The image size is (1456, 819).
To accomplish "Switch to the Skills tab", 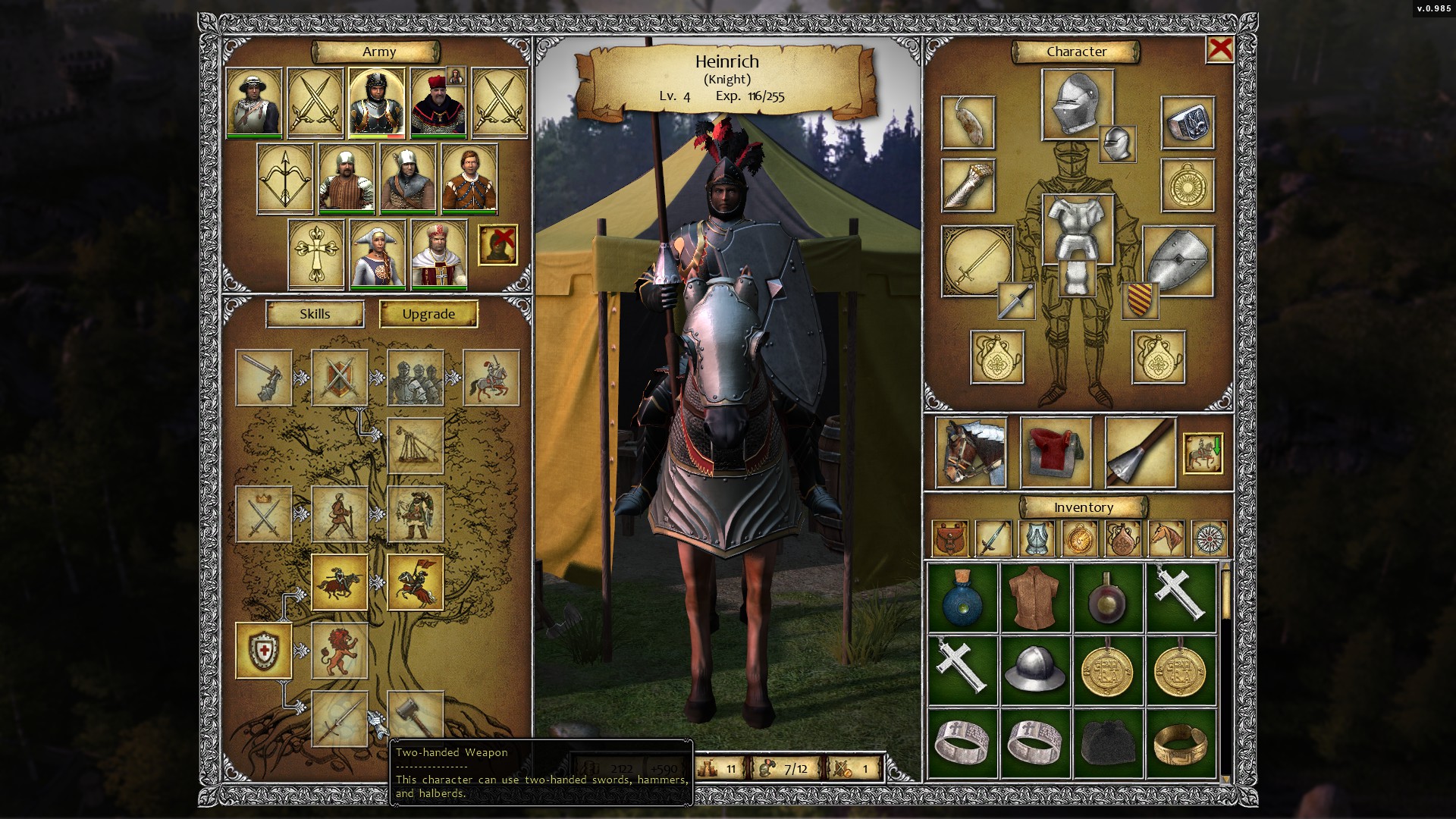I will pyautogui.click(x=314, y=313).
